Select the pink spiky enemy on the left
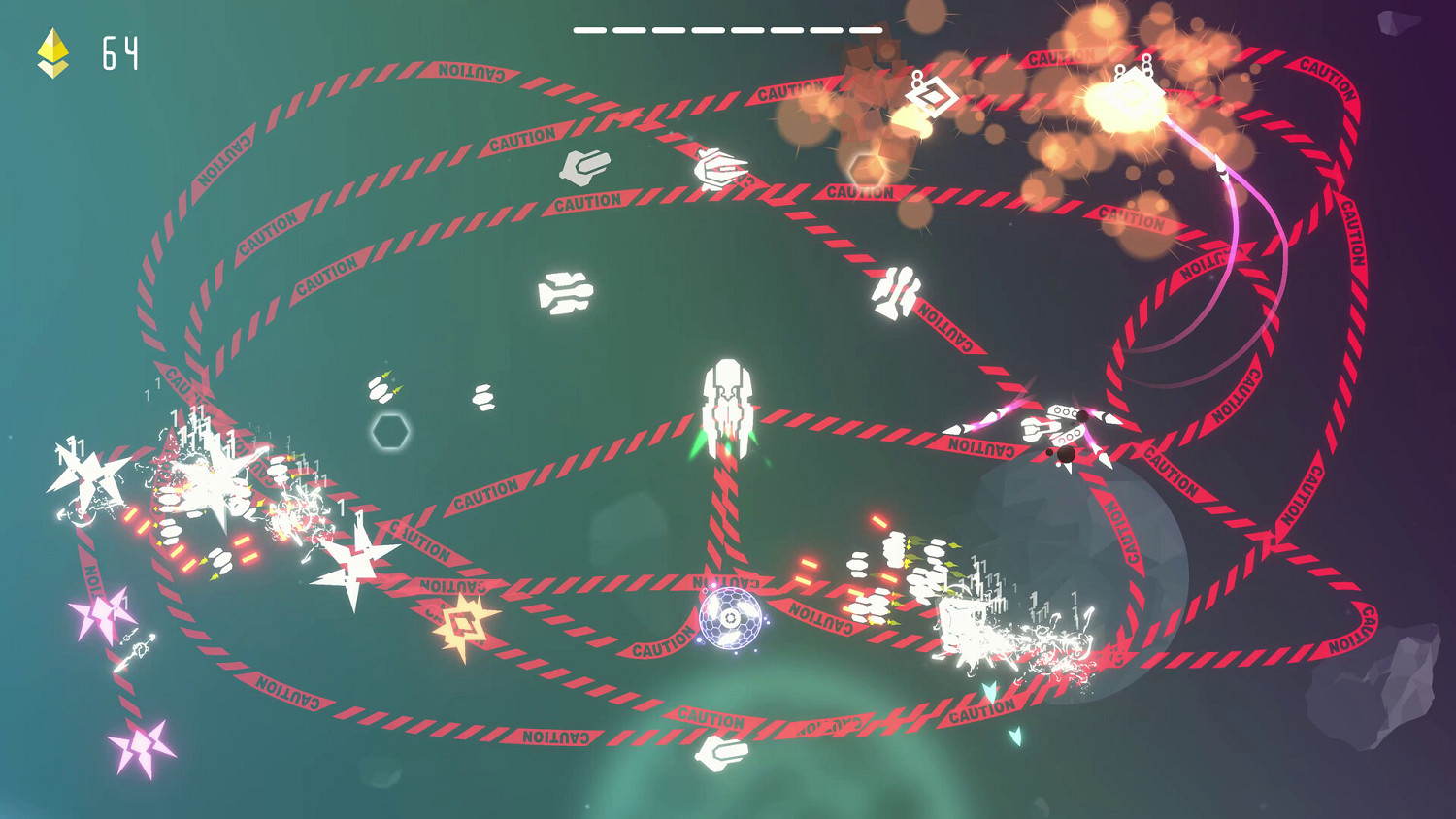This screenshot has width=1456, height=819. coord(102,614)
